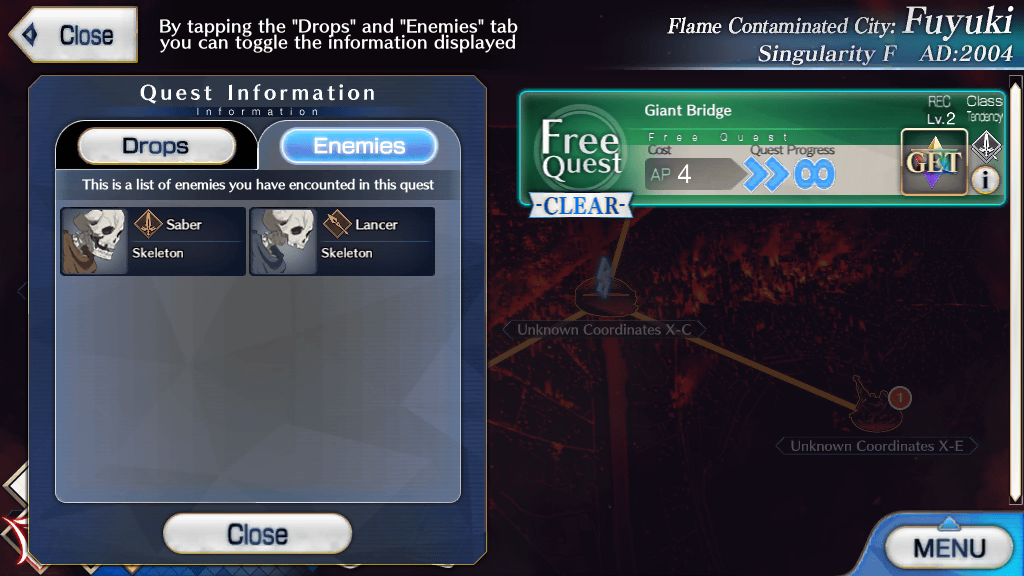The image size is (1024, 576).
Task: Select the Enemies tab
Action: 359,147
